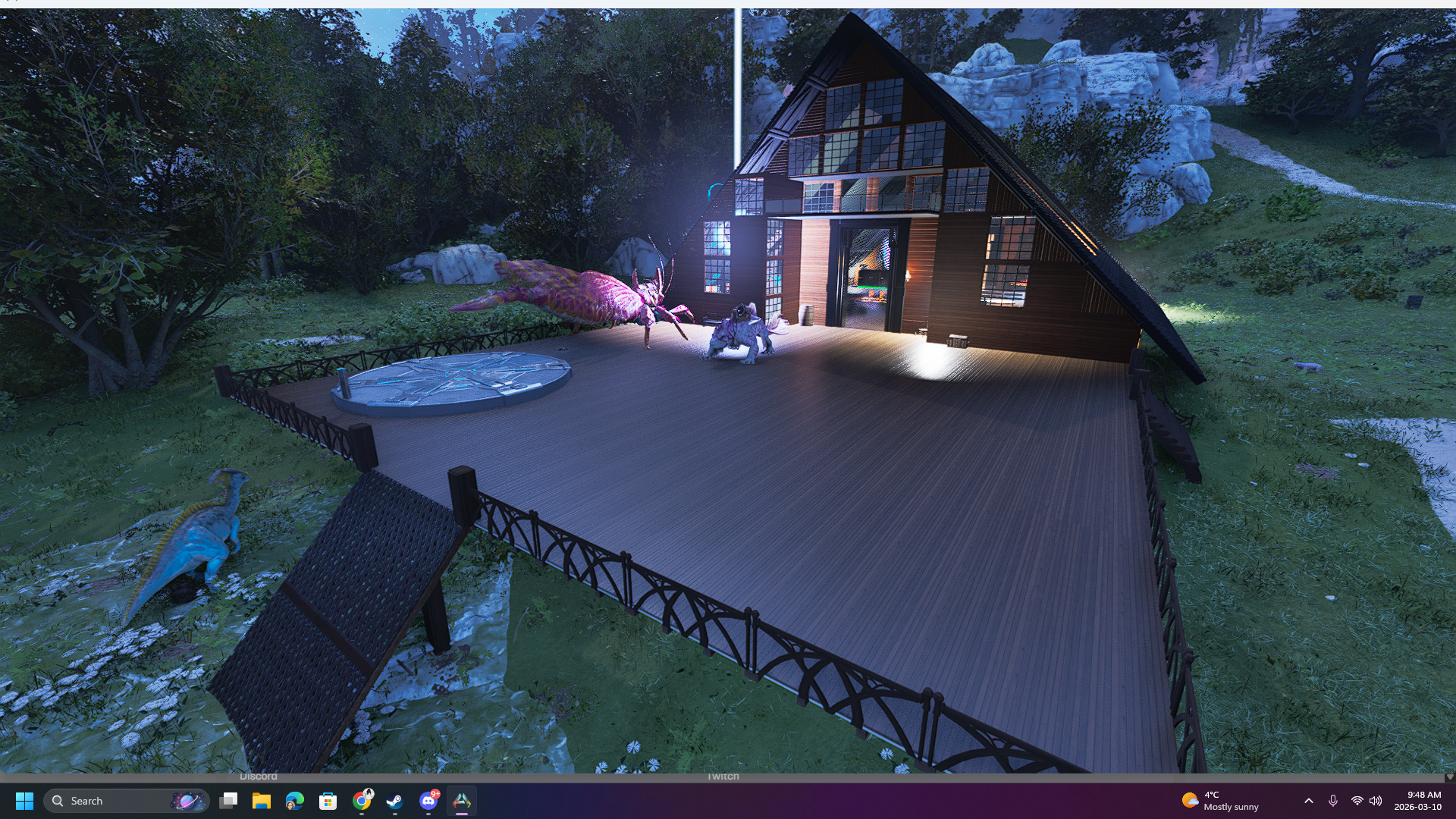Expand the hidden system tray icons
Image resolution: width=1456 pixels, height=819 pixels.
tap(1308, 801)
